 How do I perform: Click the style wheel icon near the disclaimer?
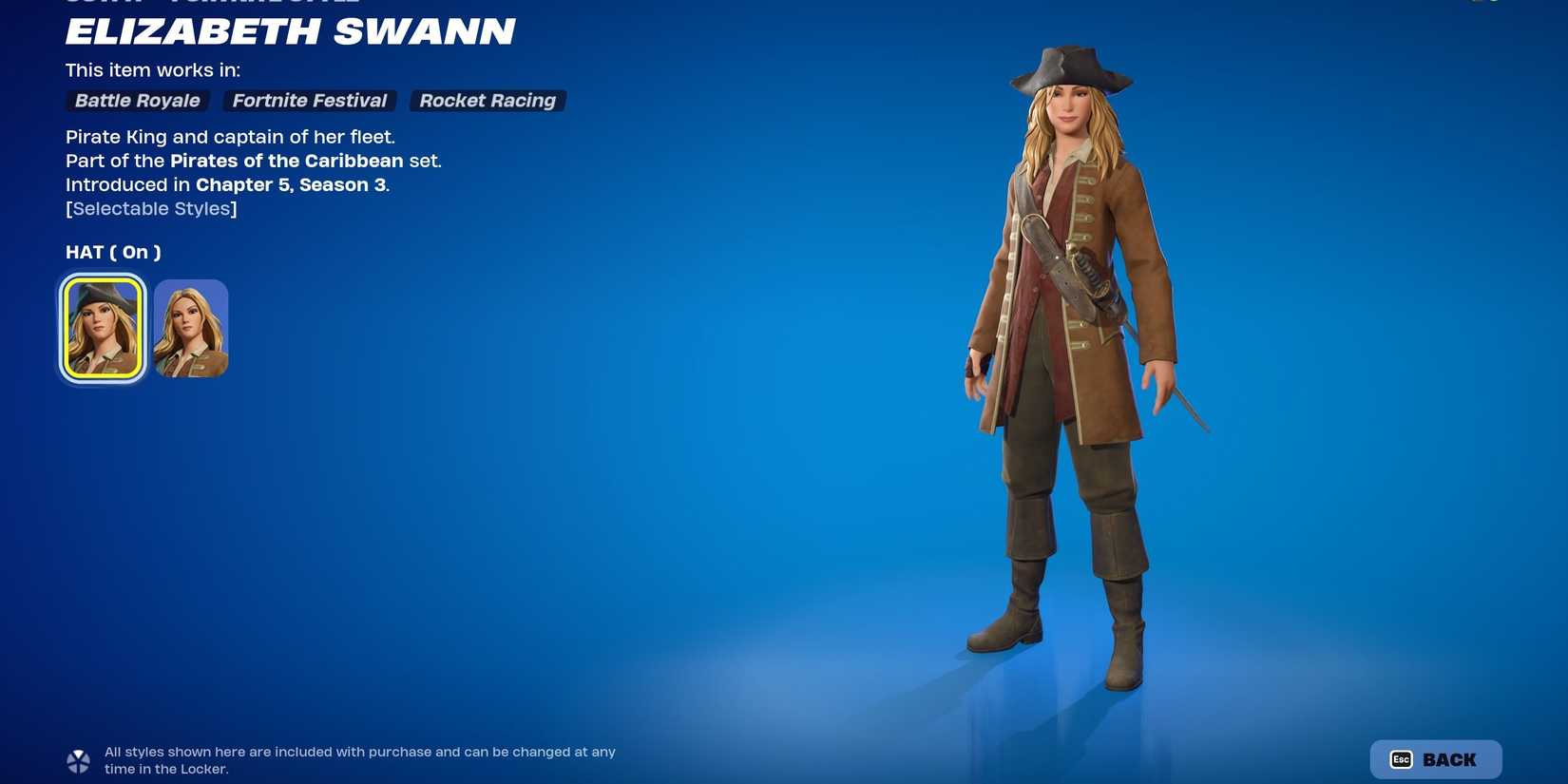coord(77,760)
